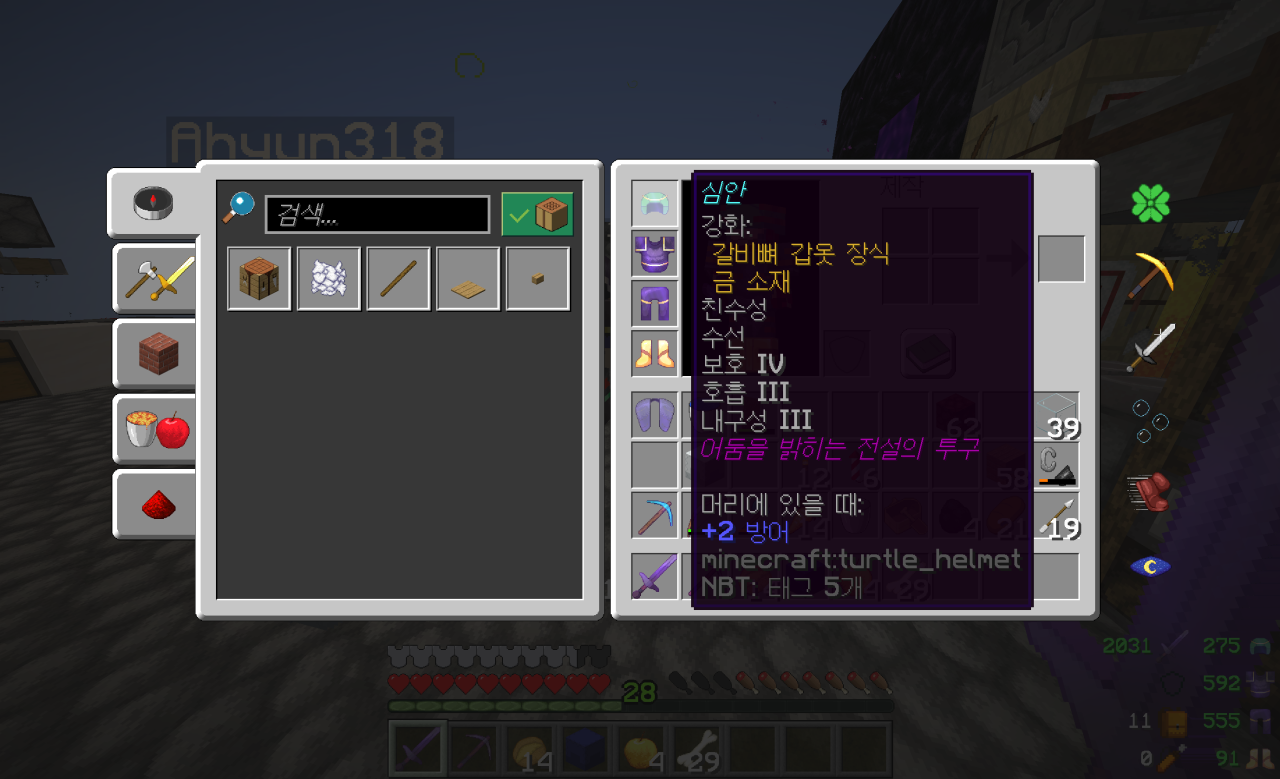
Task: Click the purple leggings armor slot
Action: click(x=655, y=304)
